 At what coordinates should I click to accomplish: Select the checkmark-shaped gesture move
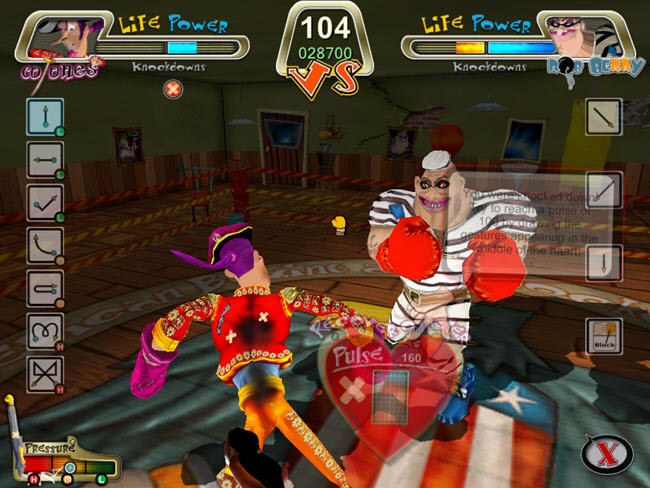pyautogui.click(x=45, y=202)
